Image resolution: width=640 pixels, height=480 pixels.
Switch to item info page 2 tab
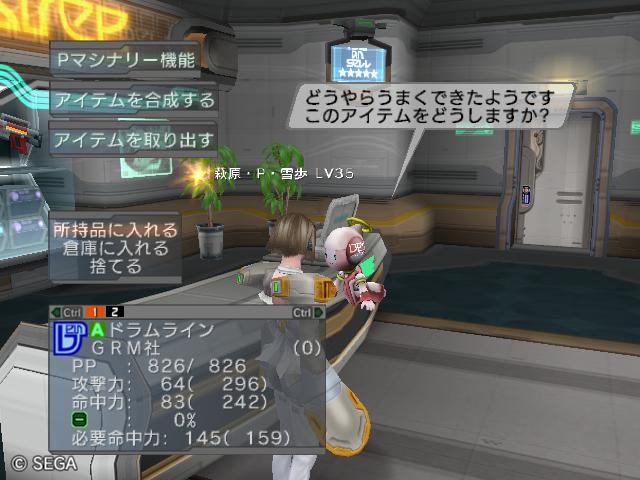[116, 312]
